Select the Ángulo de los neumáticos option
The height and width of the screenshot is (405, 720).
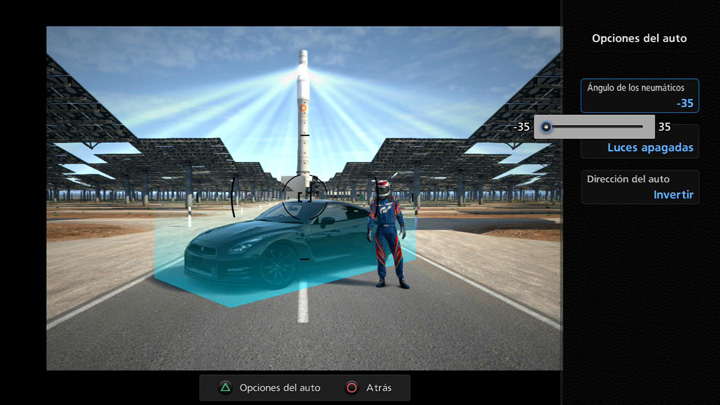click(640, 95)
